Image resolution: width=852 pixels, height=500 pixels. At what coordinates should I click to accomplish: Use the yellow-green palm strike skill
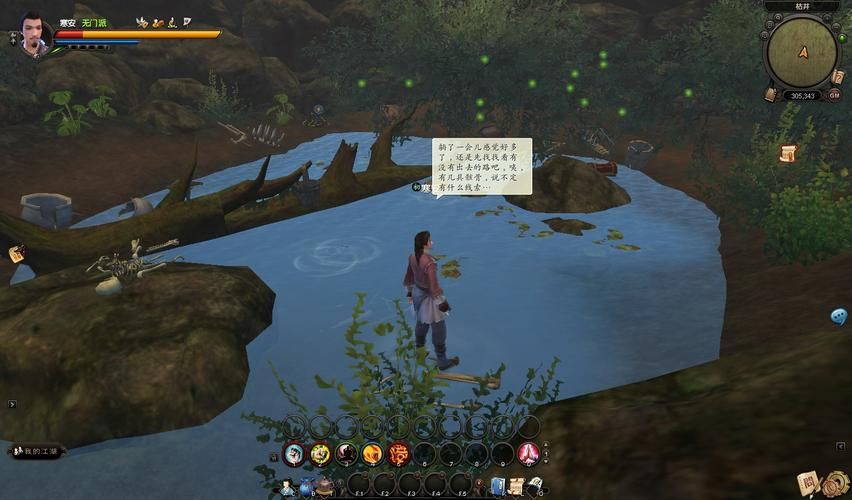click(x=320, y=454)
